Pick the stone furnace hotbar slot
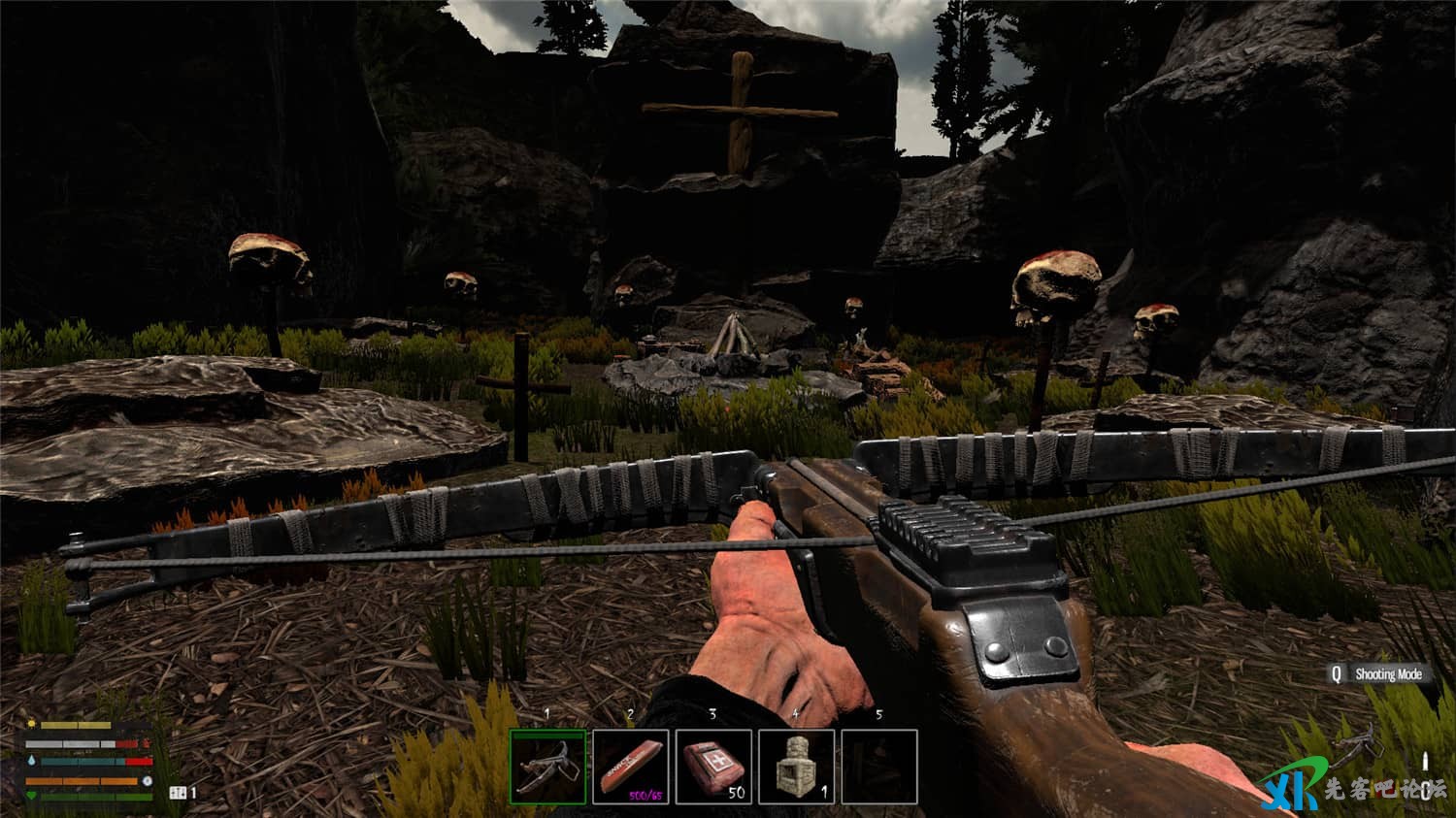This screenshot has width=1456, height=818. [x=796, y=767]
